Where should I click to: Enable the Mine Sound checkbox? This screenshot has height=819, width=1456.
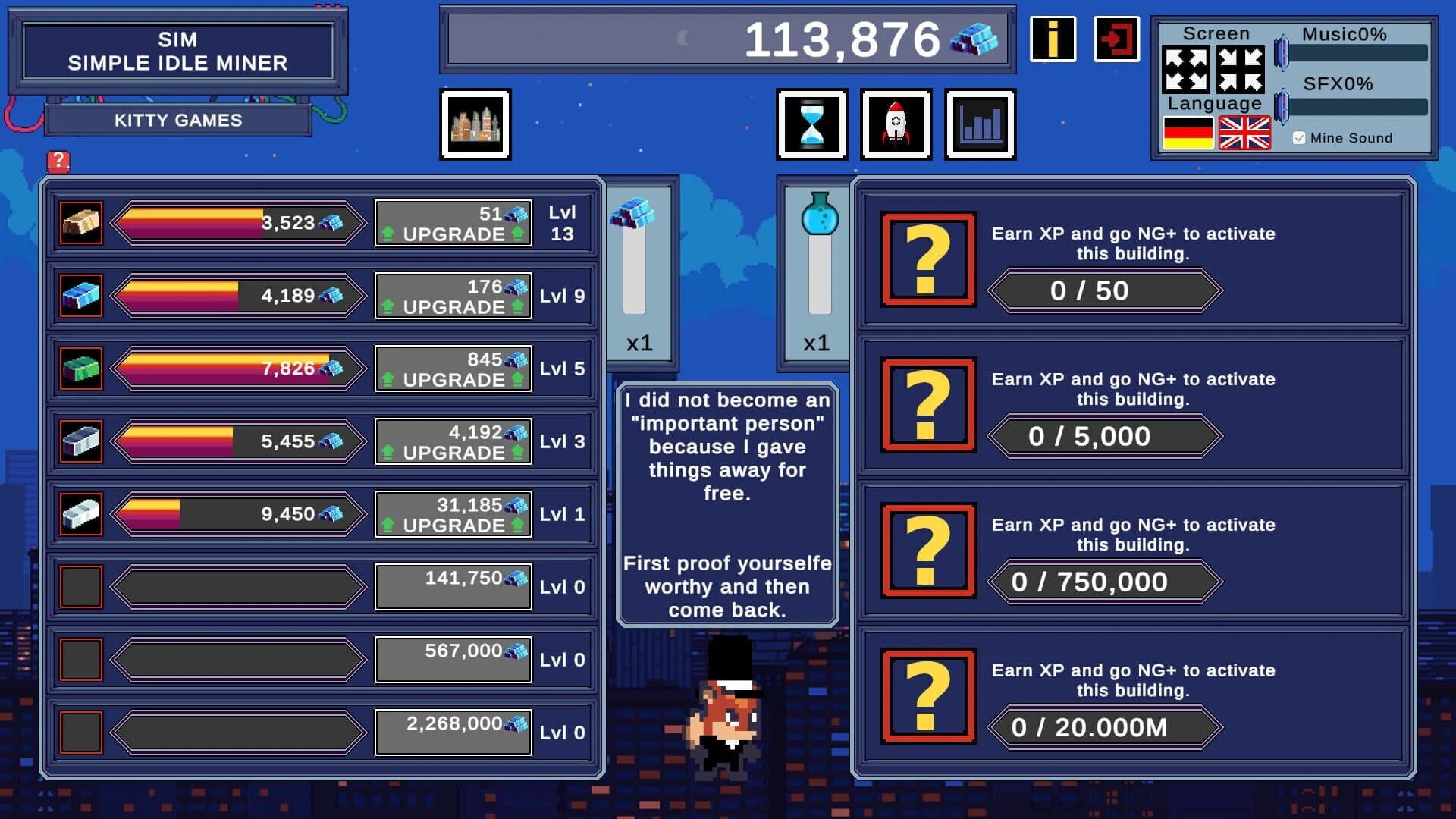[x=1299, y=137]
